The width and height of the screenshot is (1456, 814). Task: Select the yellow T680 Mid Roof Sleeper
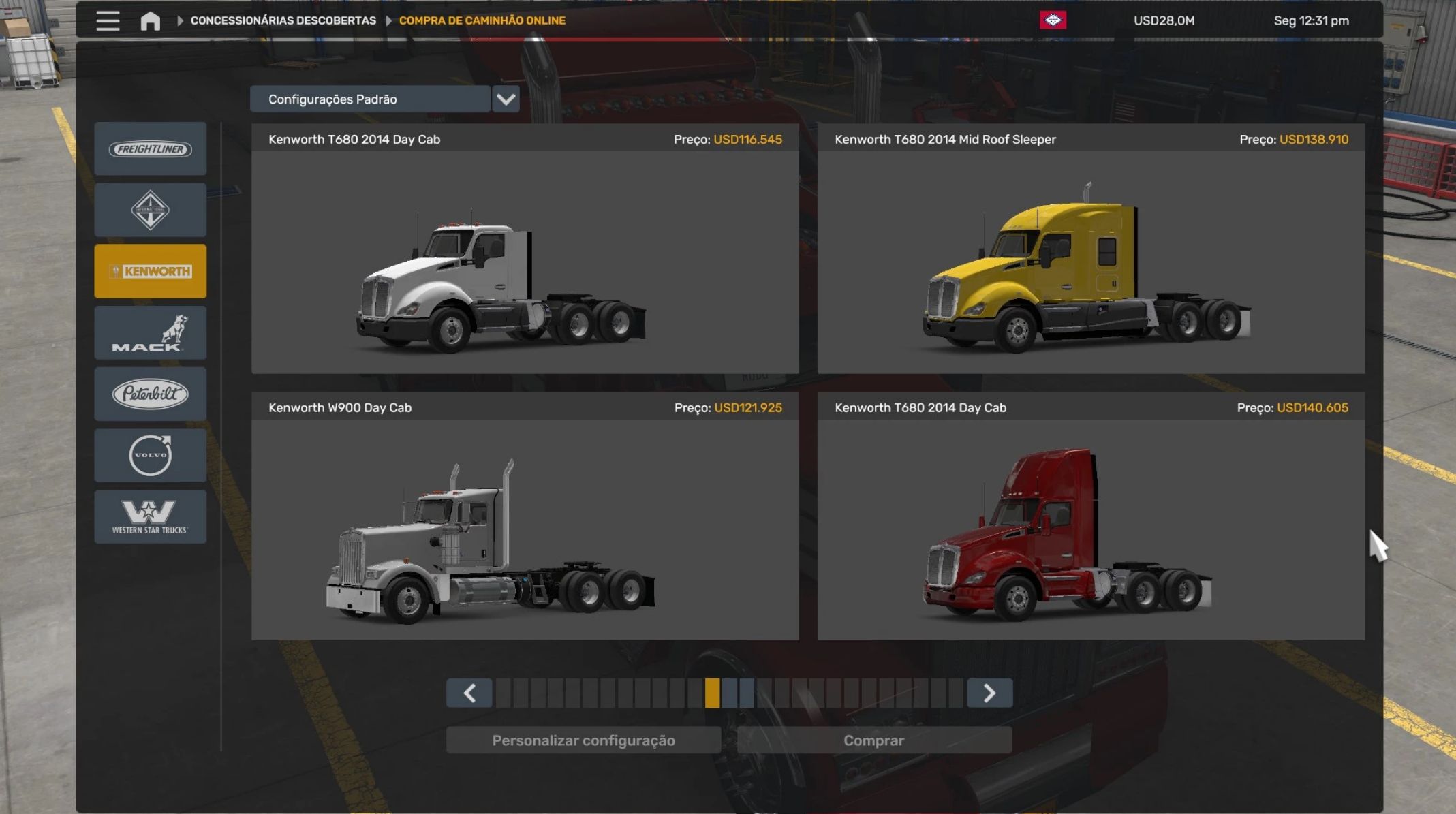coord(1090,262)
